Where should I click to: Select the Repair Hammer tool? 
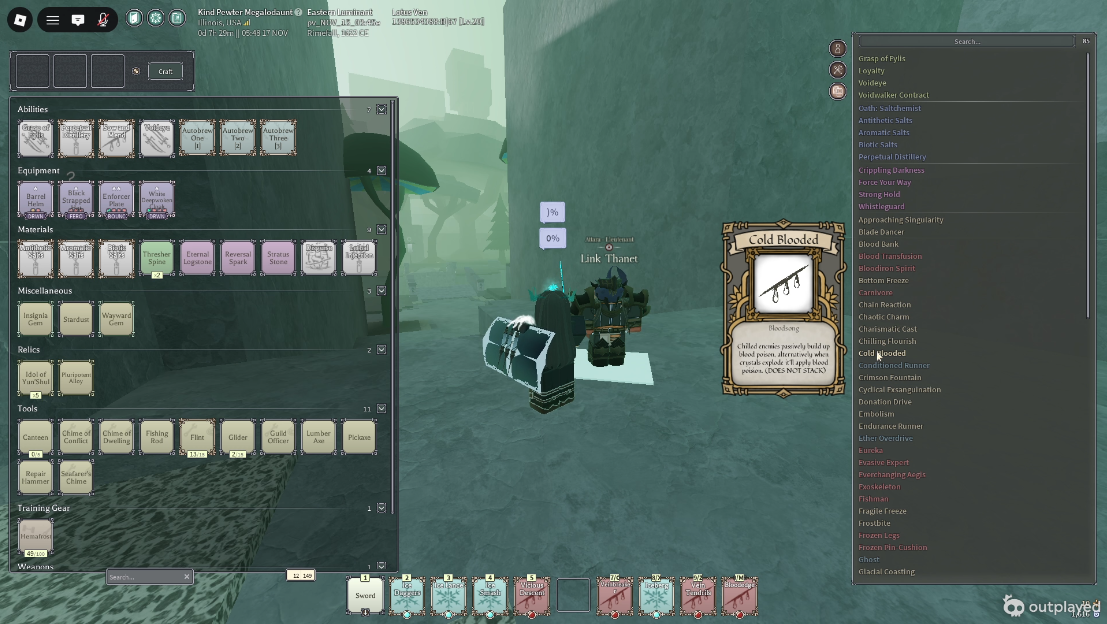(35, 476)
